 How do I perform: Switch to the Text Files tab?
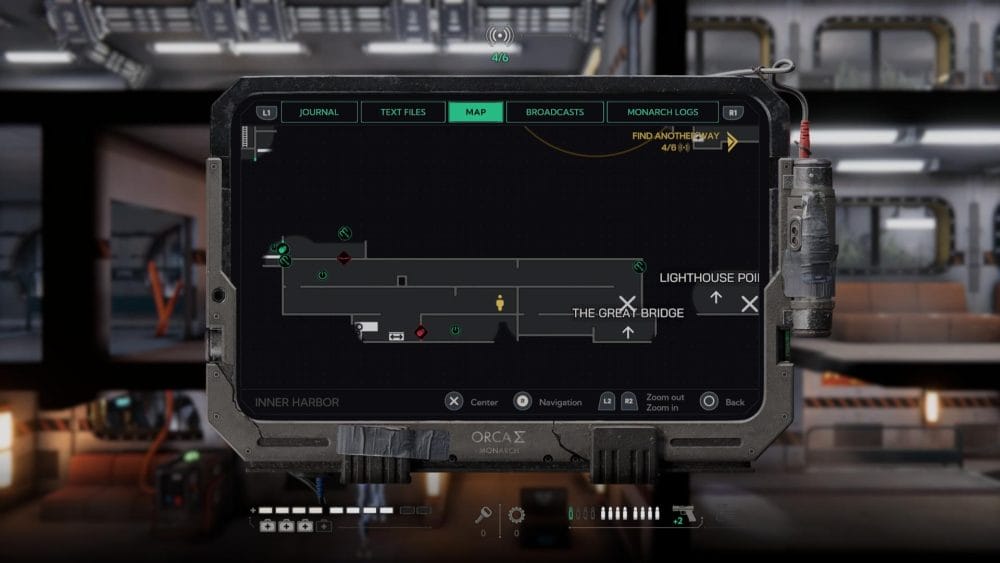pyautogui.click(x=403, y=112)
